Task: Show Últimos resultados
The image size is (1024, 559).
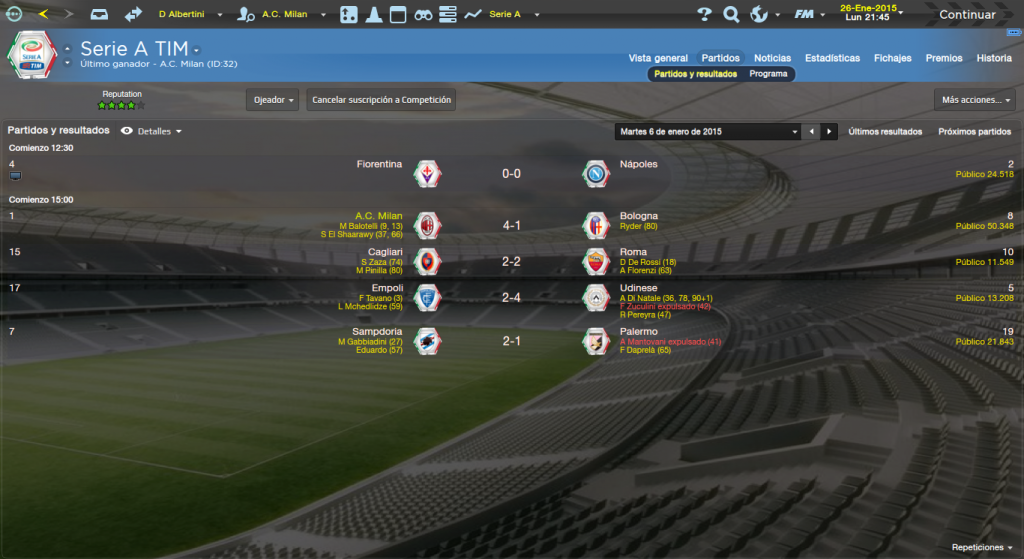Action: 885,131
